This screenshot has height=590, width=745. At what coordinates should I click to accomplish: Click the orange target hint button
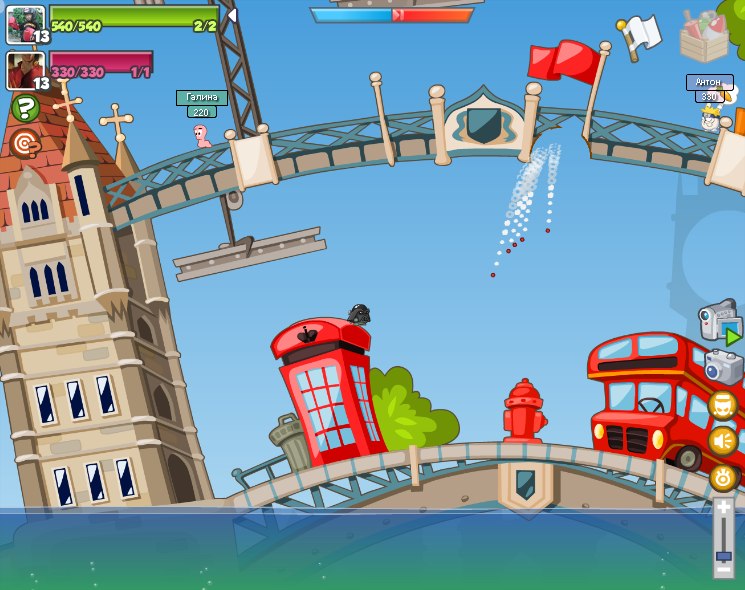[x=25, y=142]
